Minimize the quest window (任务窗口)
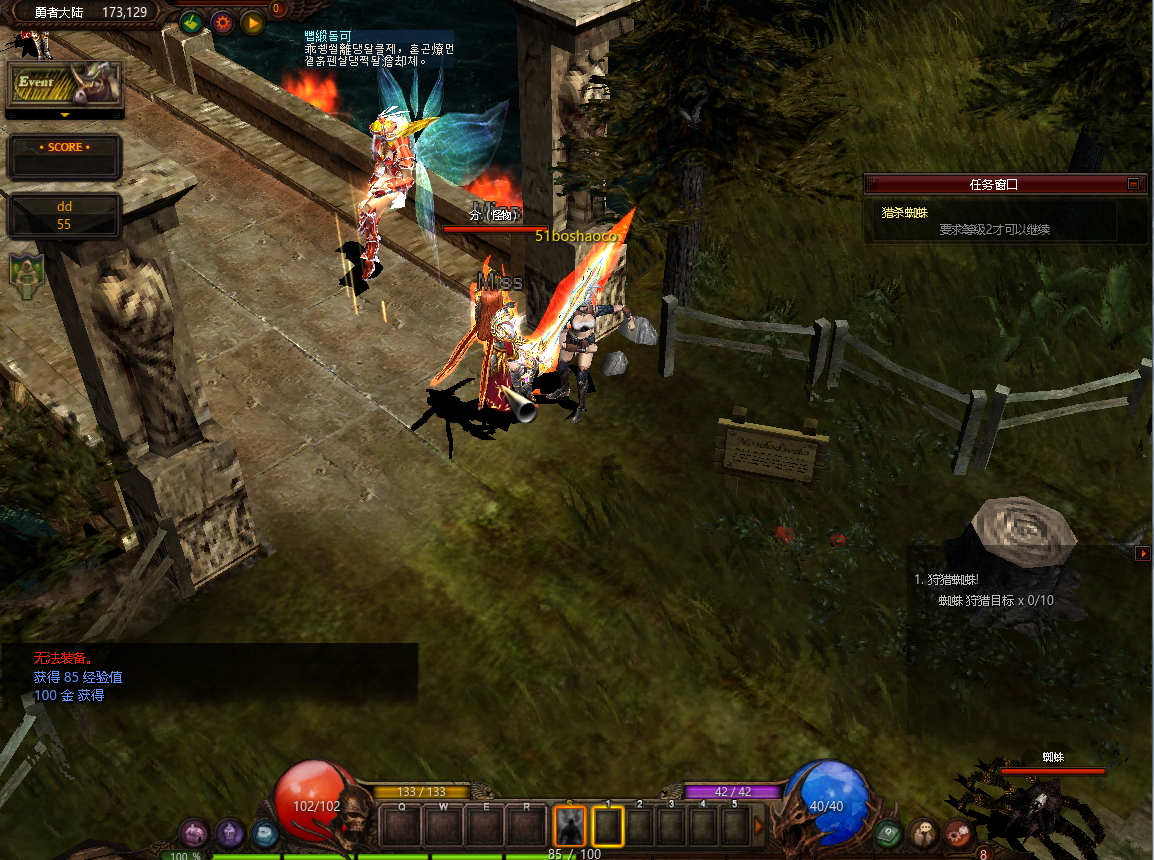 [x=1133, y=184]
